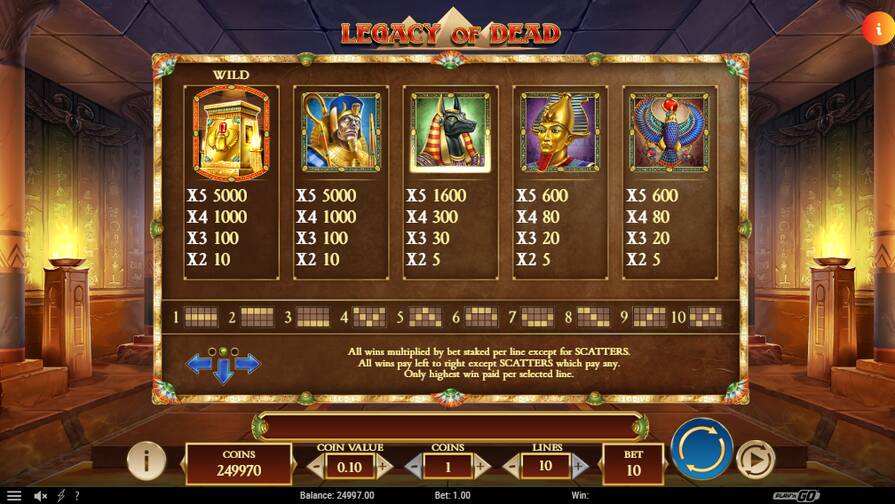
Task: Go to the previous paytable page
Action: coord(199,364)
